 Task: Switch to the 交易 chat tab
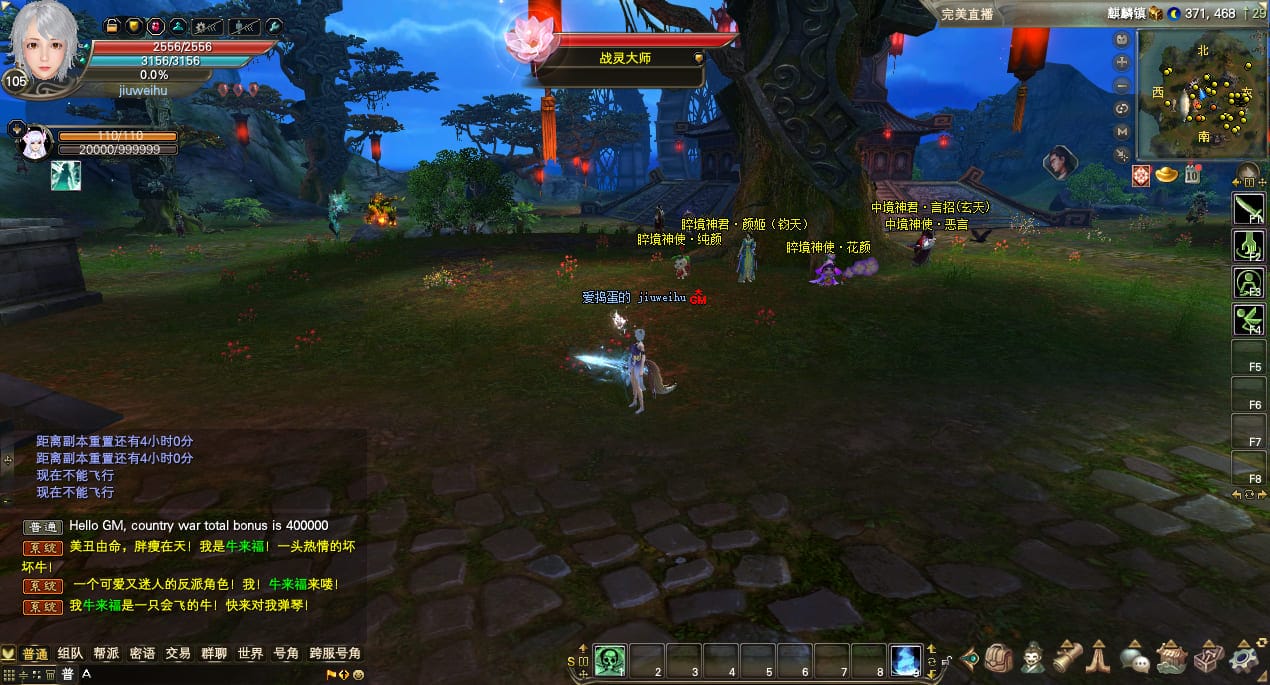coord(178,653)
